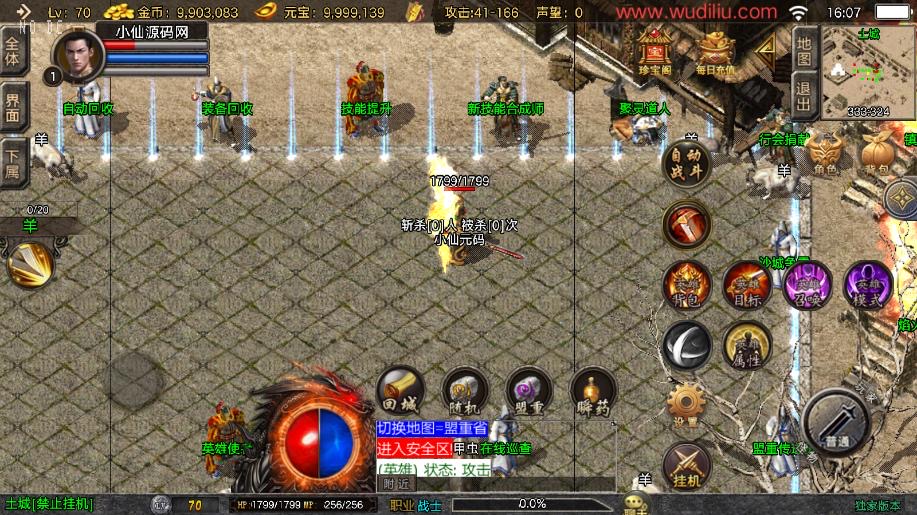
Task: Open the minimap of 土城
Action: tap(866, 73)
